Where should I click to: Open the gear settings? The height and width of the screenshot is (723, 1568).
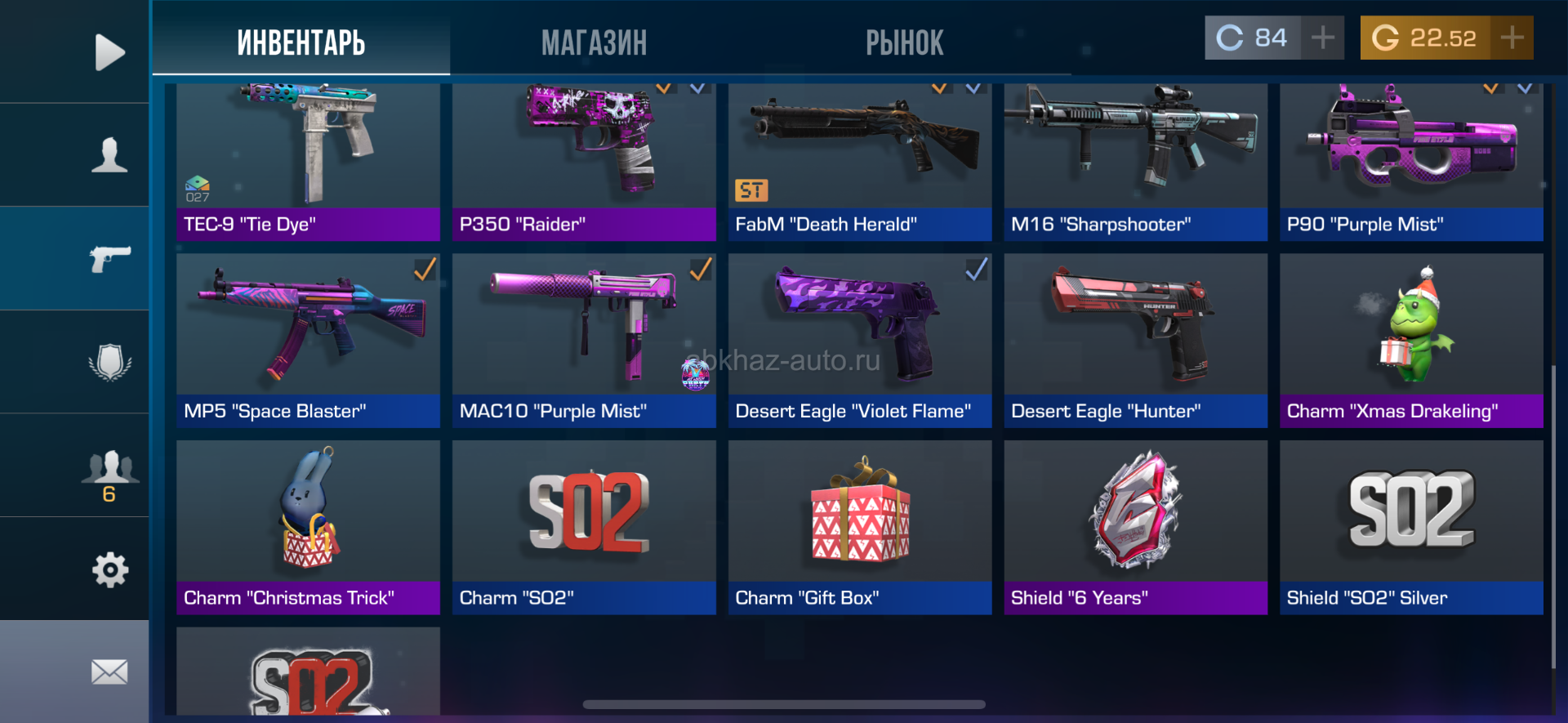pos(109,569)
